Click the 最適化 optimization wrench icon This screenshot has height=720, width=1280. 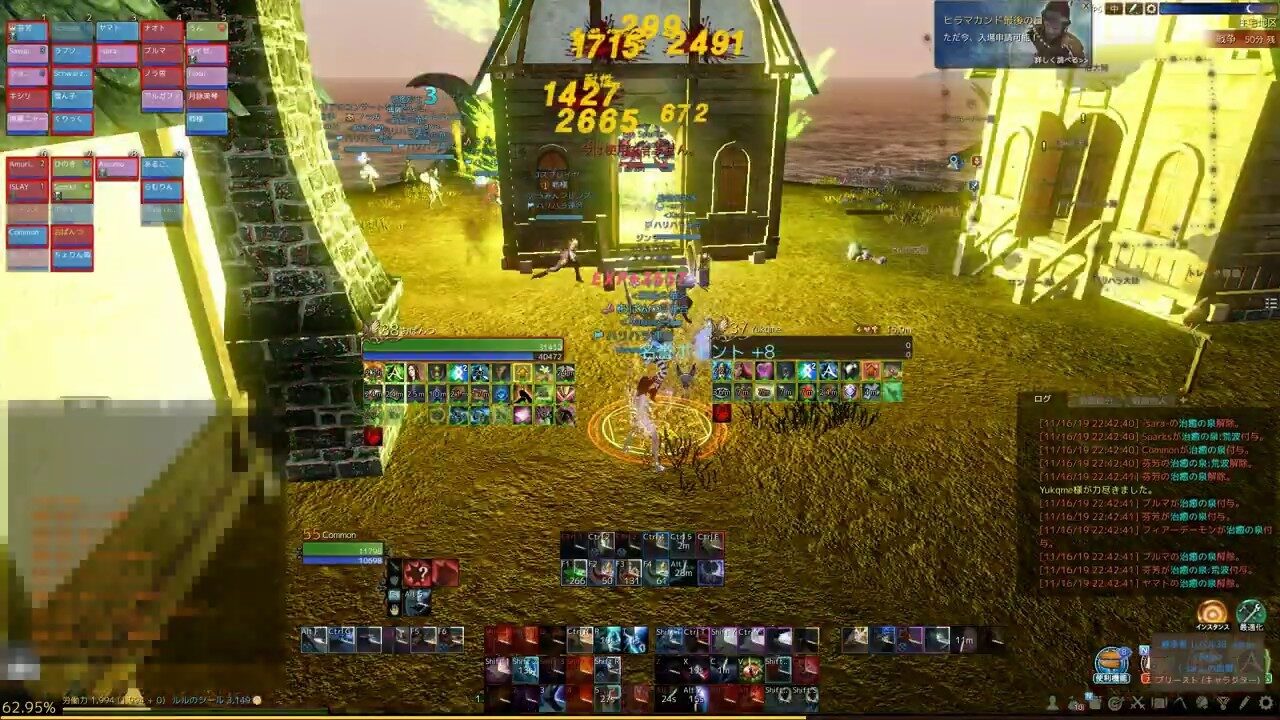1249,613
